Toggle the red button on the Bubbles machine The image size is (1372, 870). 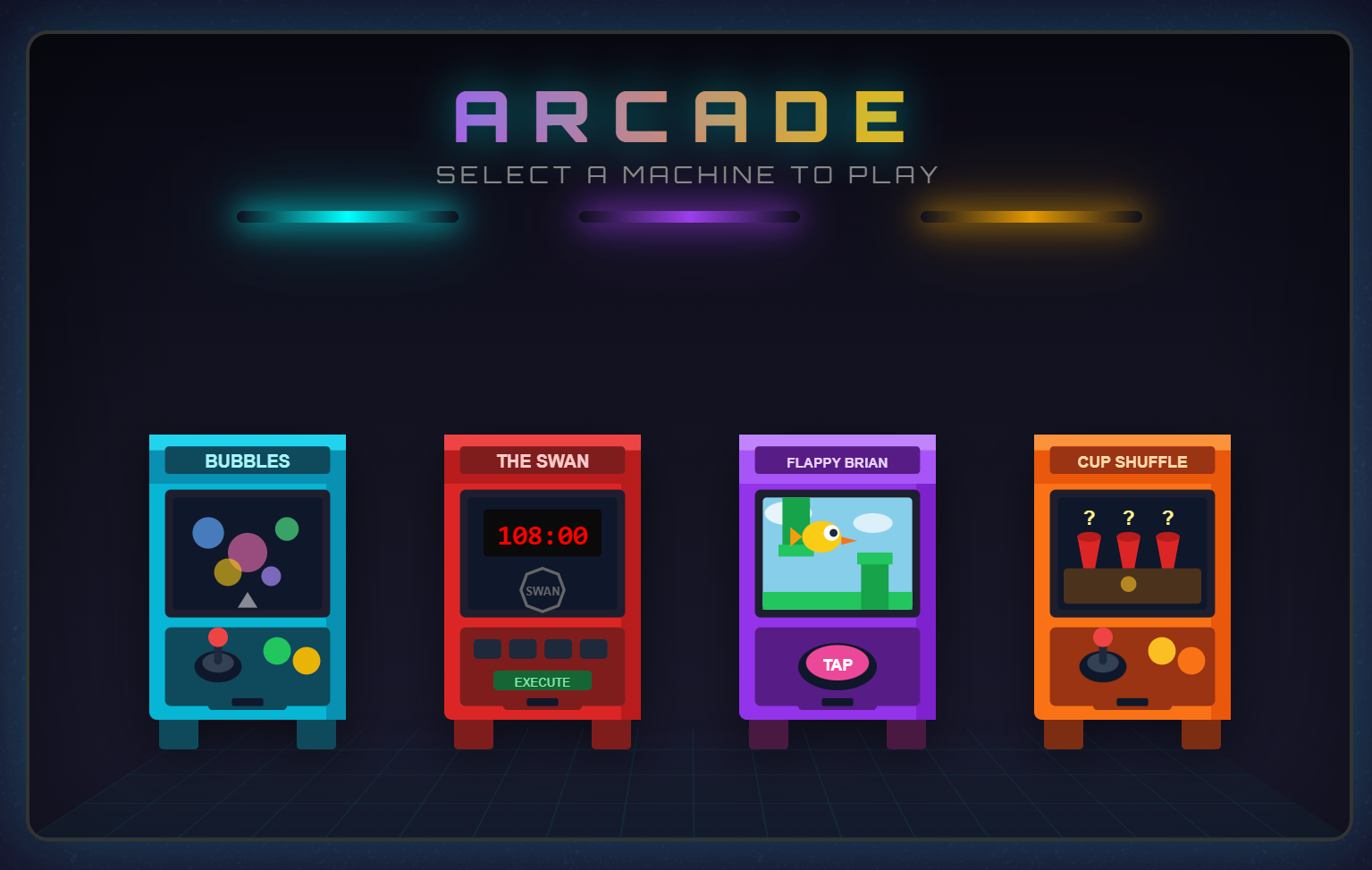(x=217, y=637)
